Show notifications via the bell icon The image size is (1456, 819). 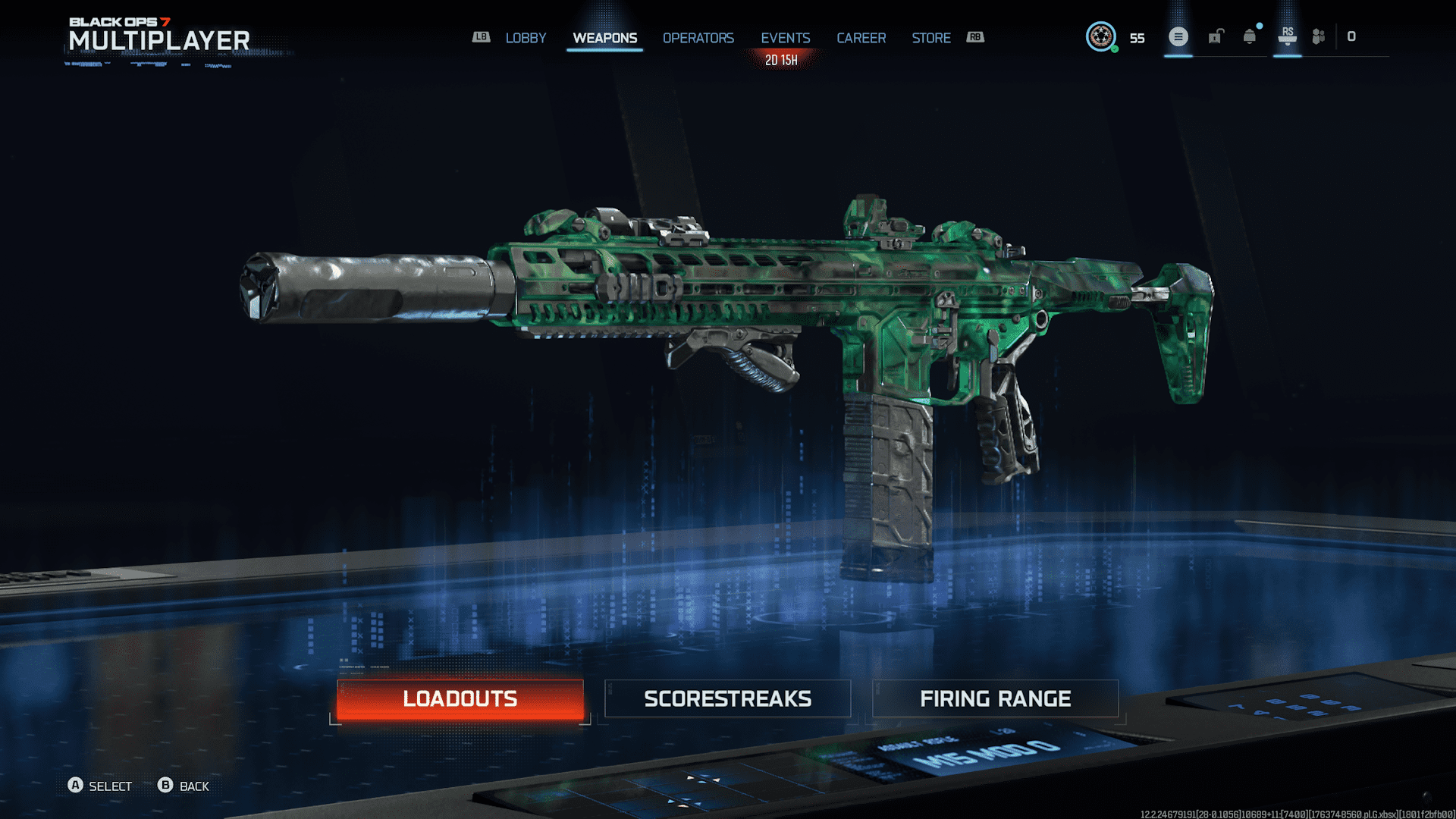pyautogui.click(x=1249, y=36)
